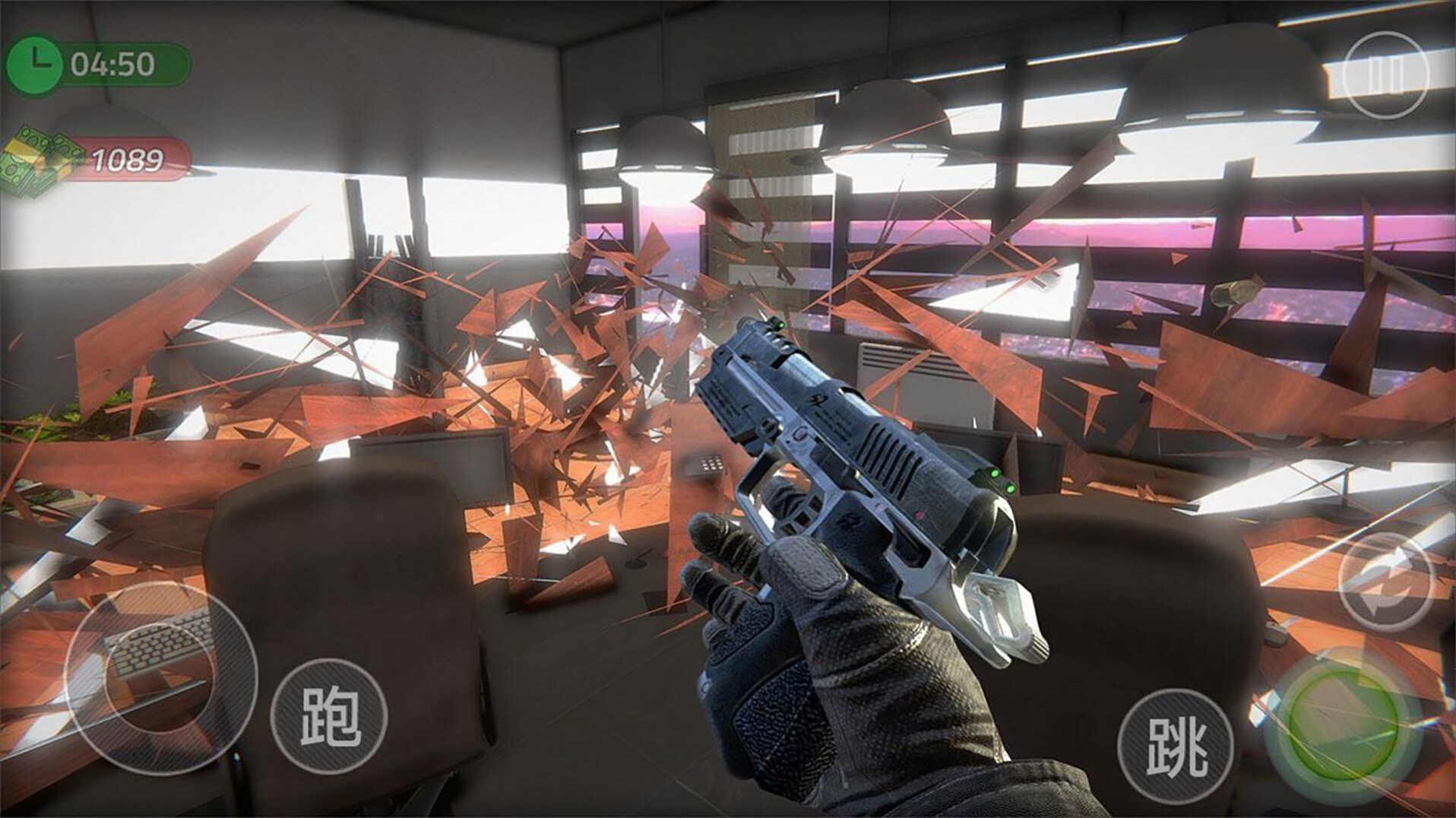Viewport: 1456px width, 818px height.
Task: Pause the game with the top-right button
Action: tap(1385, 75)
